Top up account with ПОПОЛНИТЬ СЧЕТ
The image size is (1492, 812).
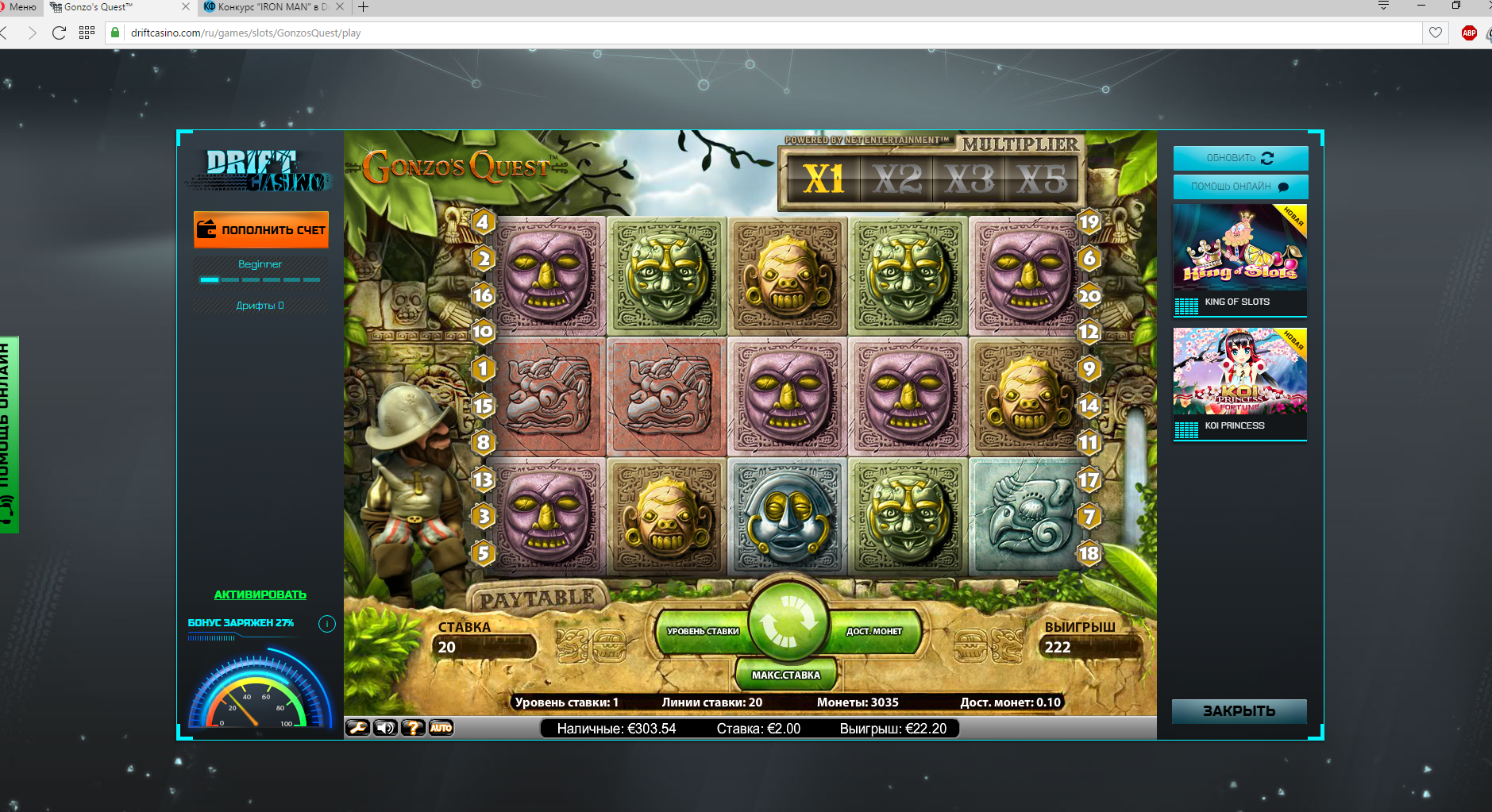point(260,229)
